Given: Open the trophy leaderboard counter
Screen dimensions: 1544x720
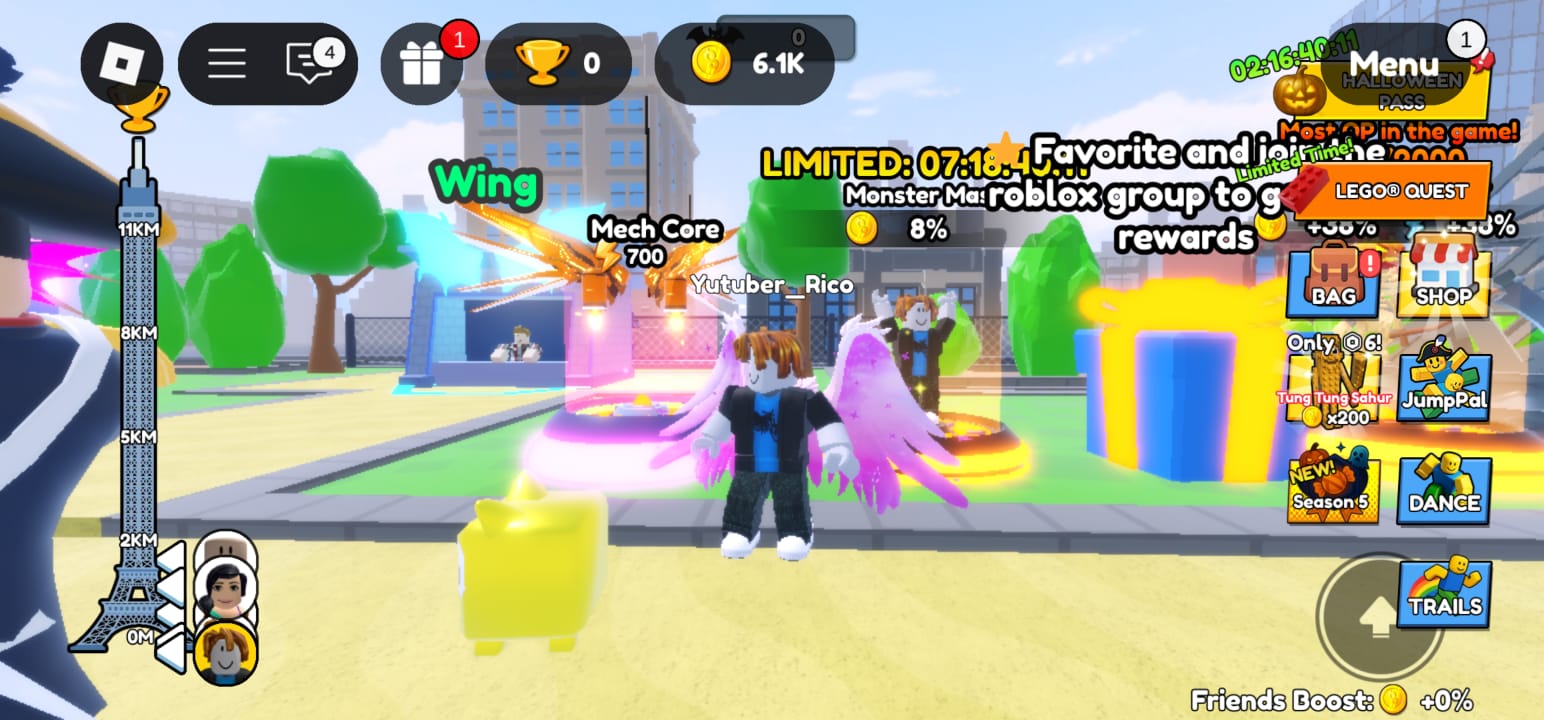Looking at the screenshot, I should (x=557, y=64).
